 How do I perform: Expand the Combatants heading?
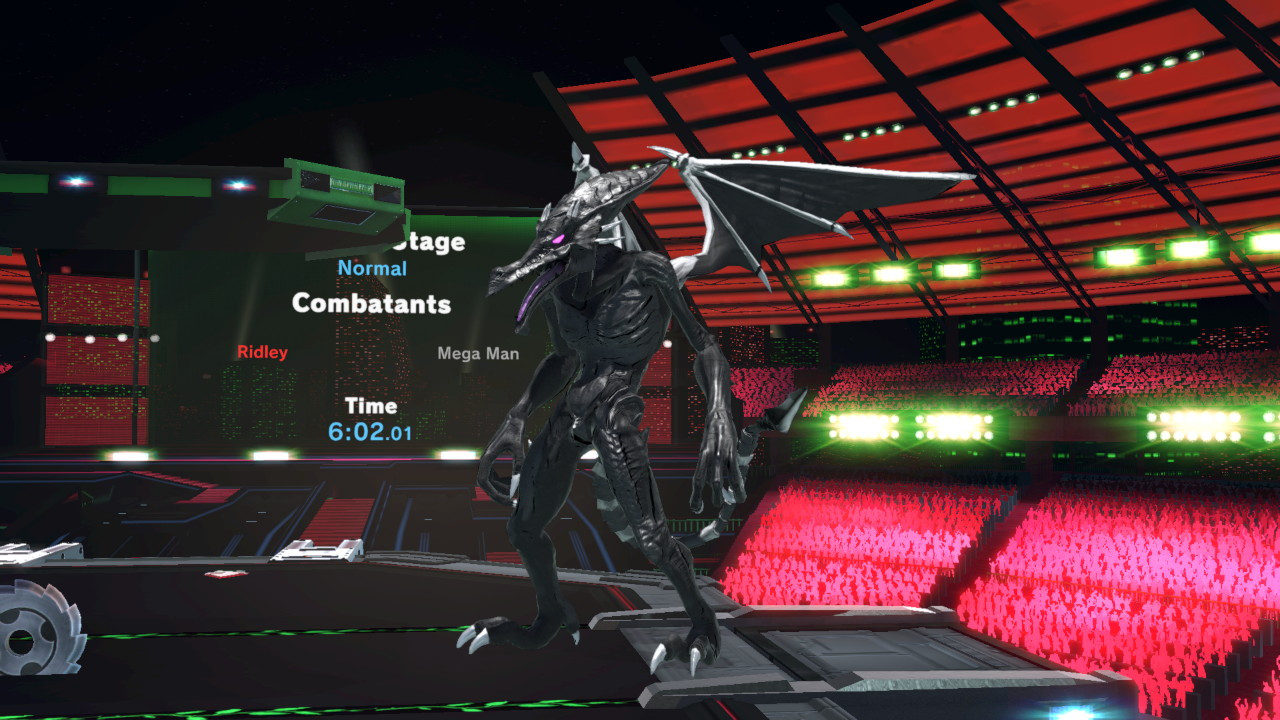tap(371, 306)
